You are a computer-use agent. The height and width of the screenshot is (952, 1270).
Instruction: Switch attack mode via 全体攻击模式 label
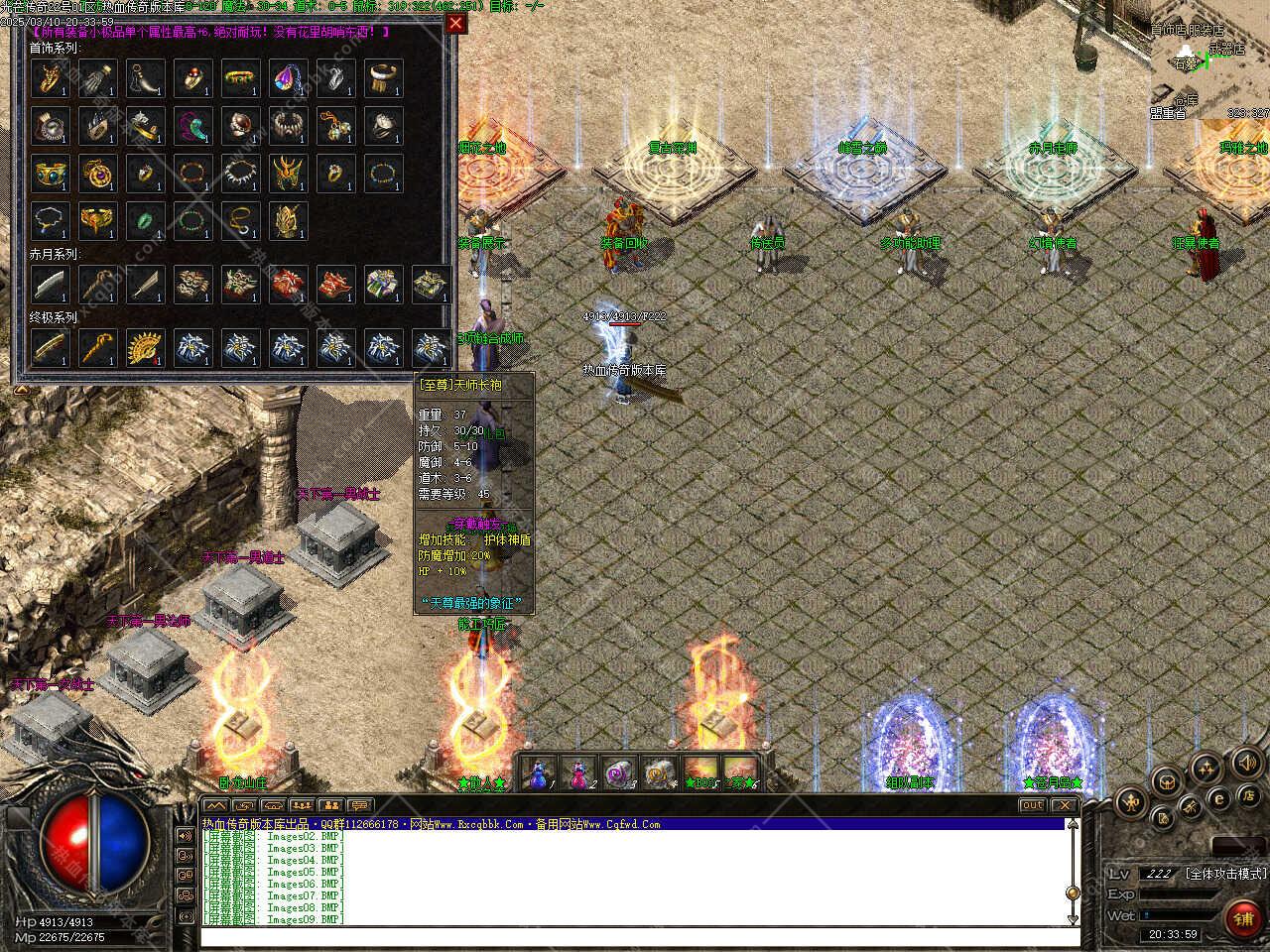pyautogui.click(x=1226, y=874)
